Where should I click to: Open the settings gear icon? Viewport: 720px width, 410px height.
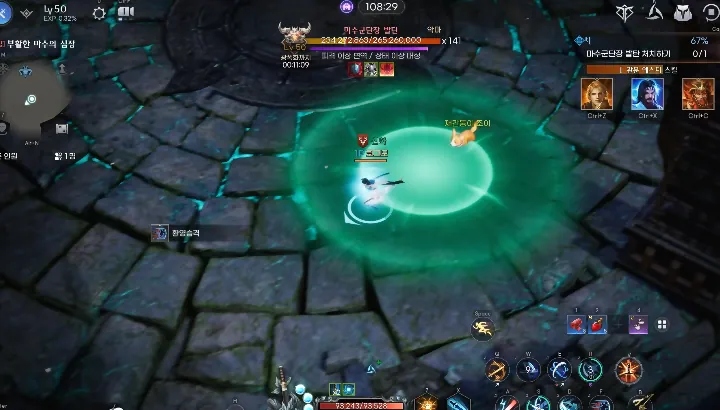(x=99, y=13)
